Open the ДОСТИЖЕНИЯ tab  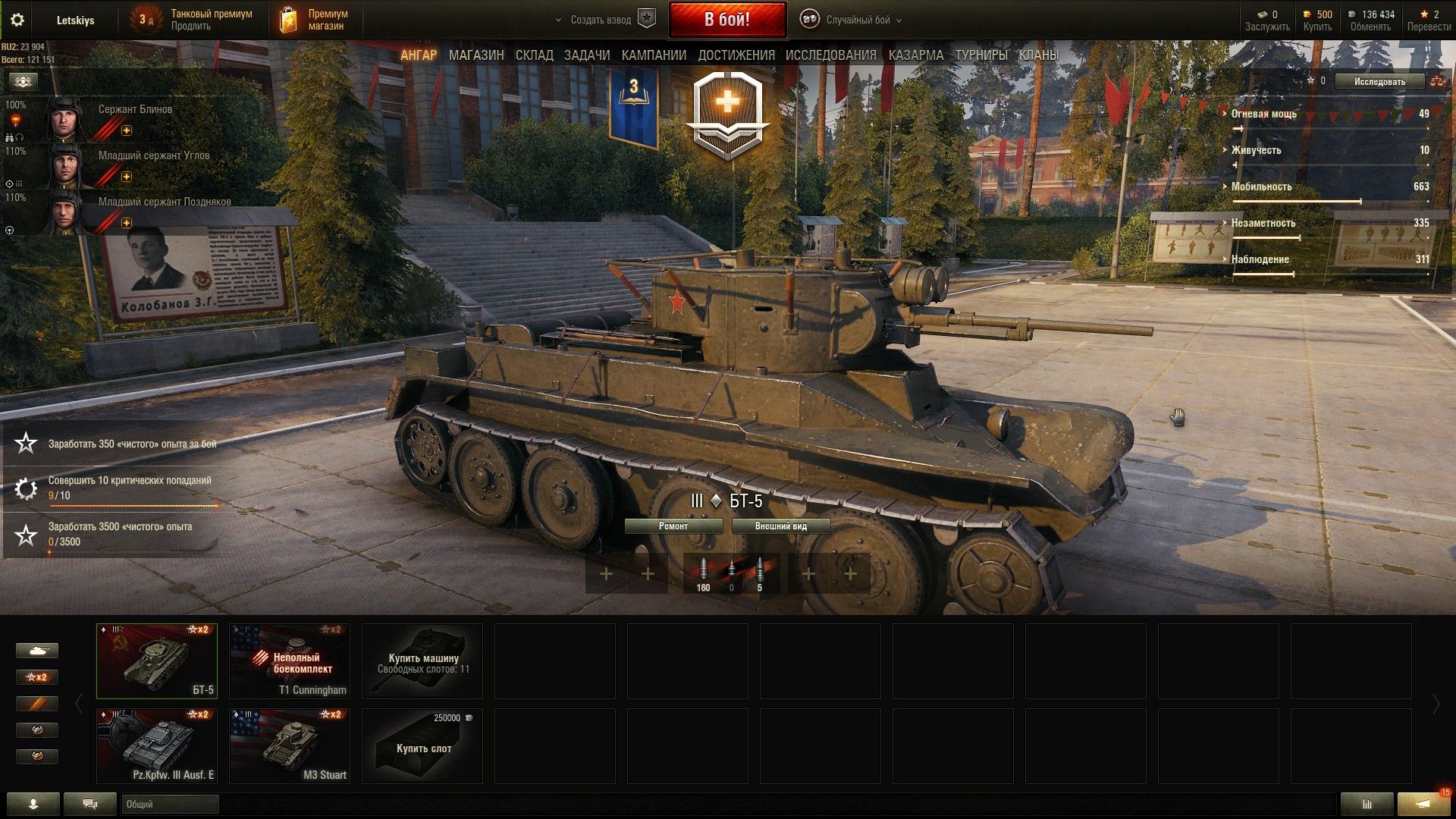pos(736,55)
